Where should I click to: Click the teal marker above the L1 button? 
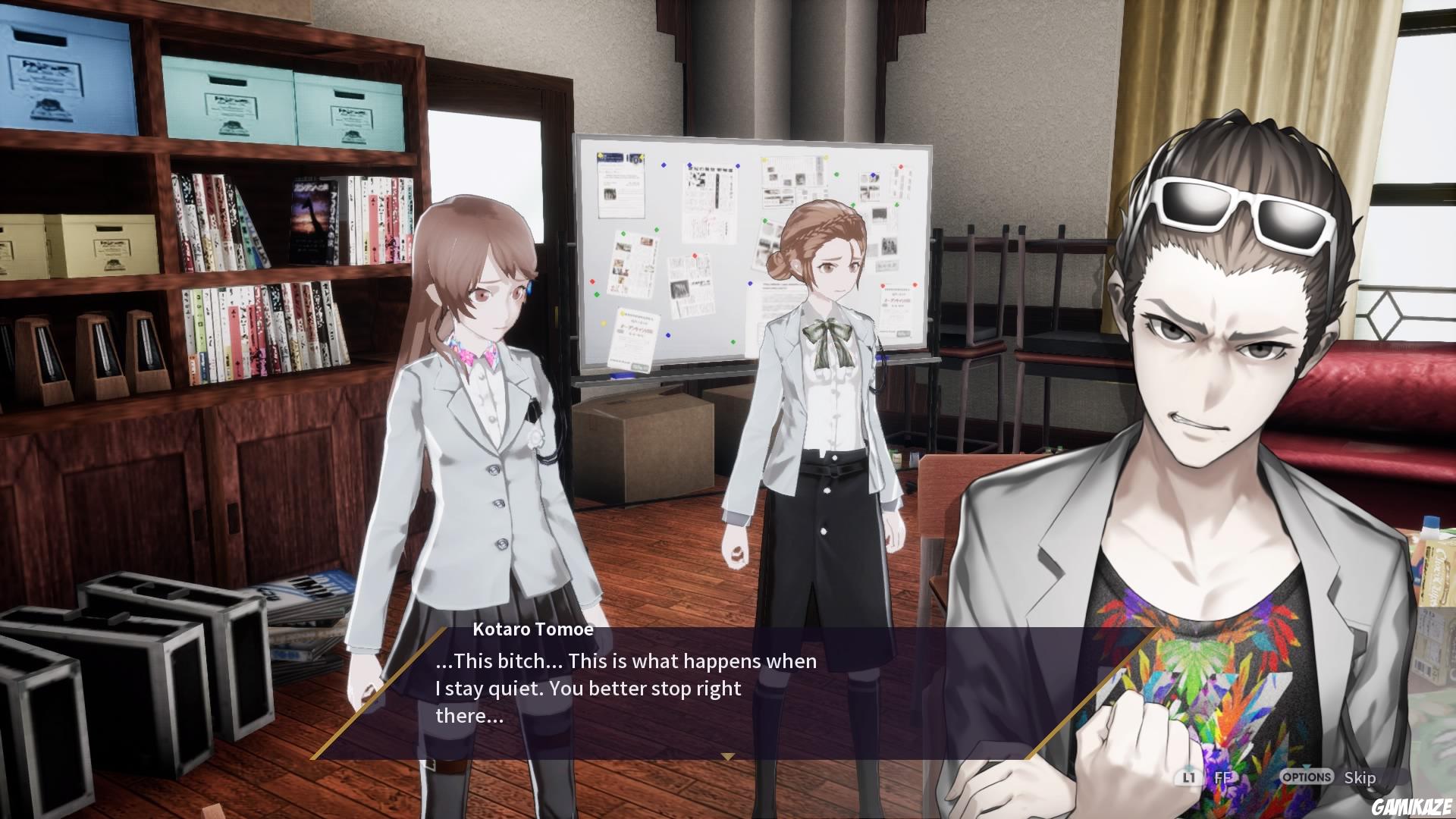click(1188, 767)
